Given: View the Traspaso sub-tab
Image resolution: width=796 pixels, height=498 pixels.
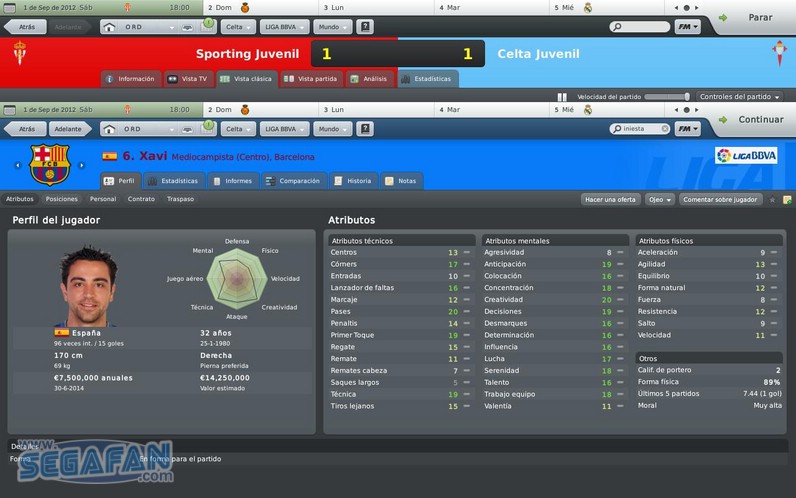Looking at the screenshot, I should 180,199.
